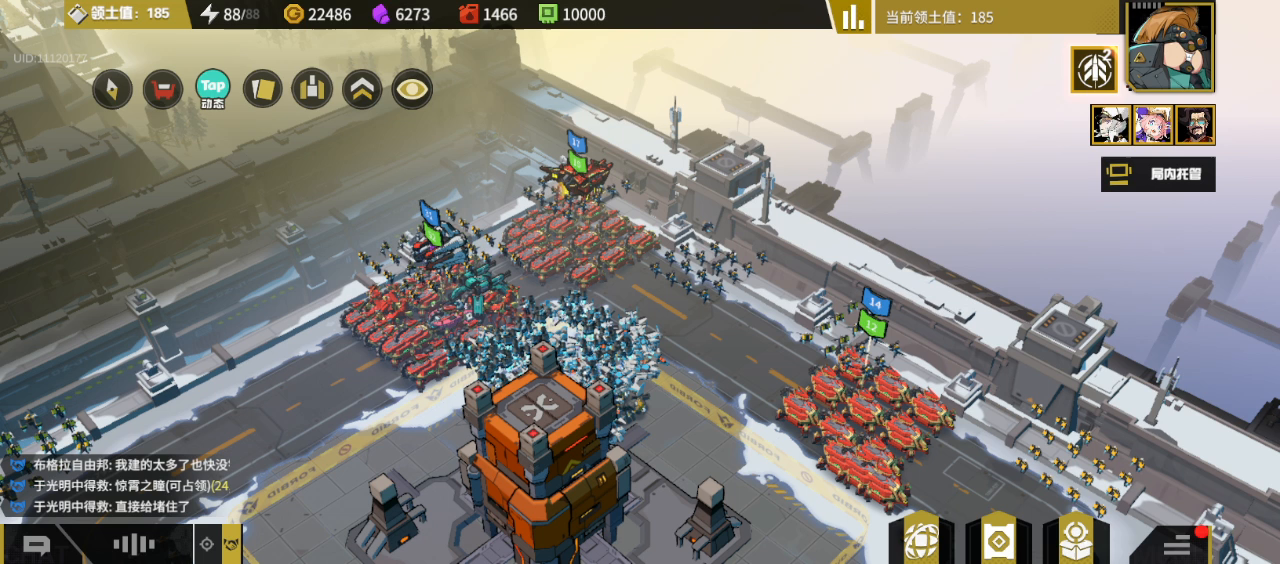Open the hamburger menu with red dot

tap(1177, 544)
